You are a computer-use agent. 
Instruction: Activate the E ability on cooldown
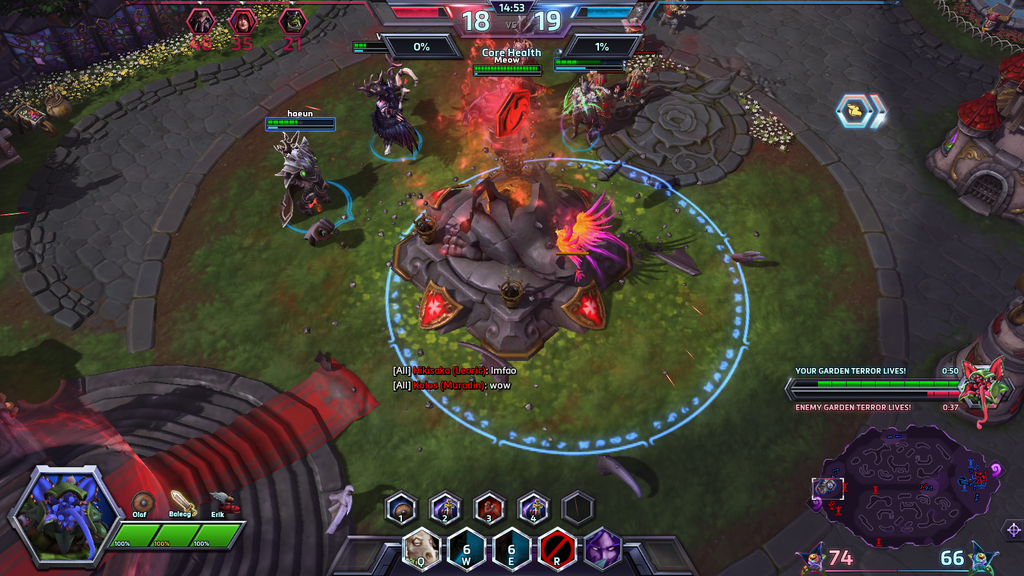click(x=512, y=549)
